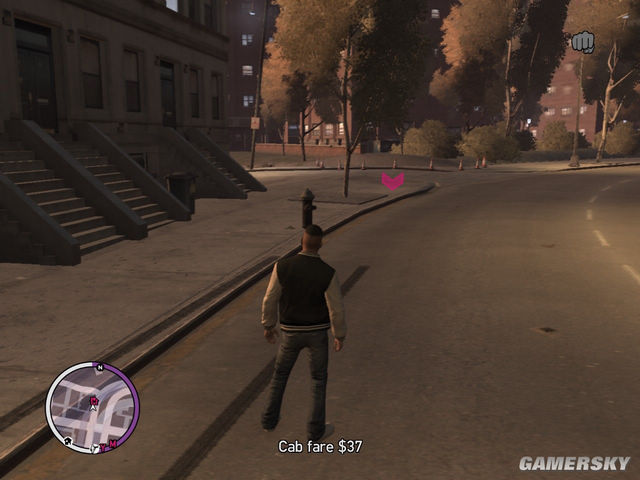
Task: Click the pink heart destination marker
Action: [393, 181]
